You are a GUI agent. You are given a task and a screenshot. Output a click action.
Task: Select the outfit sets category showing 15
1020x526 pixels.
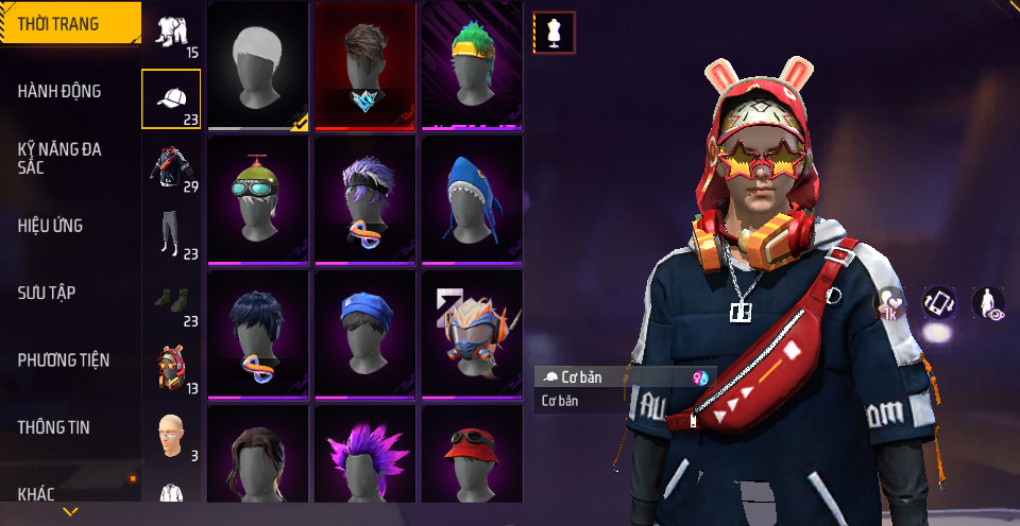(172, 33)
